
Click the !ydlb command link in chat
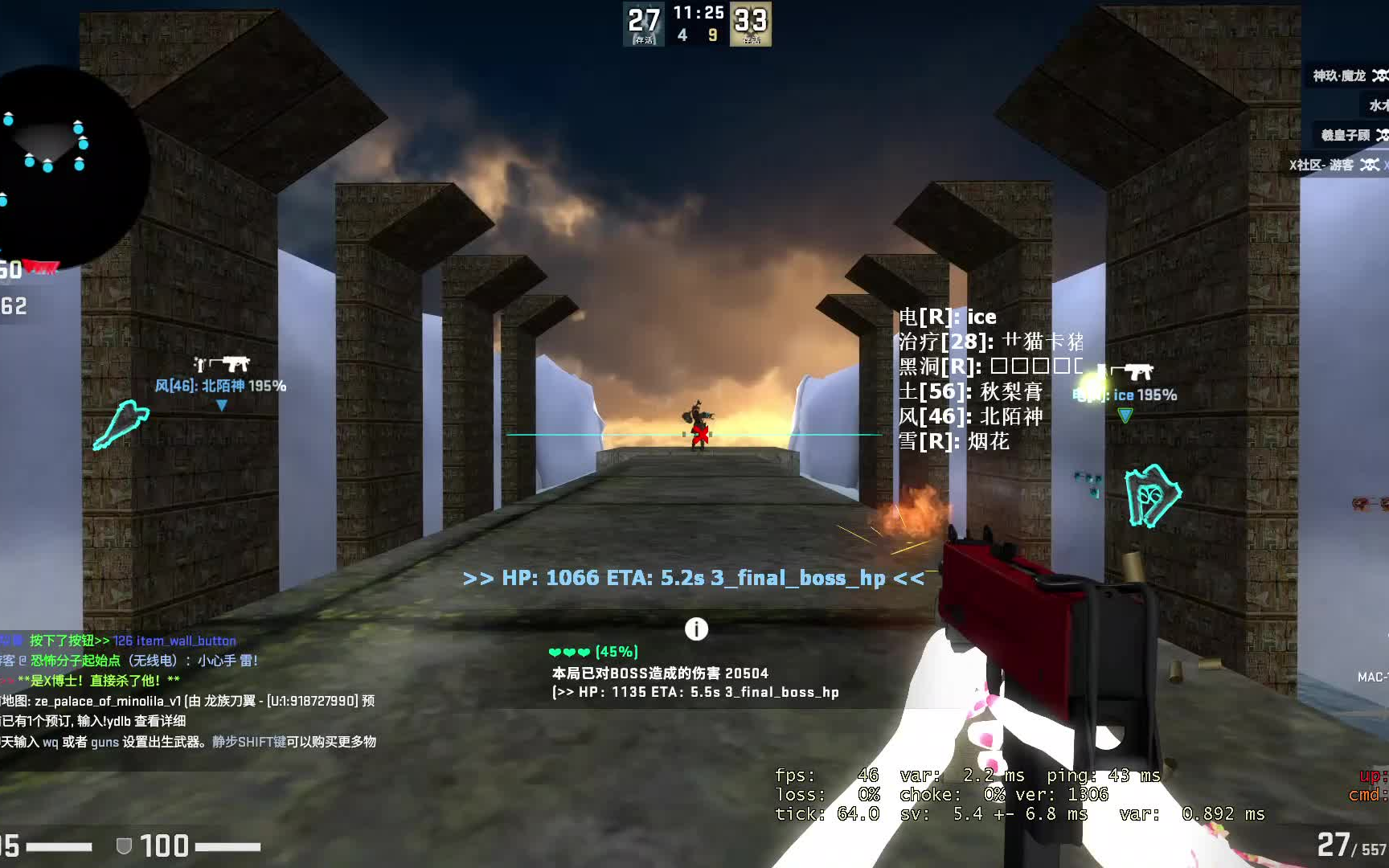118,722
